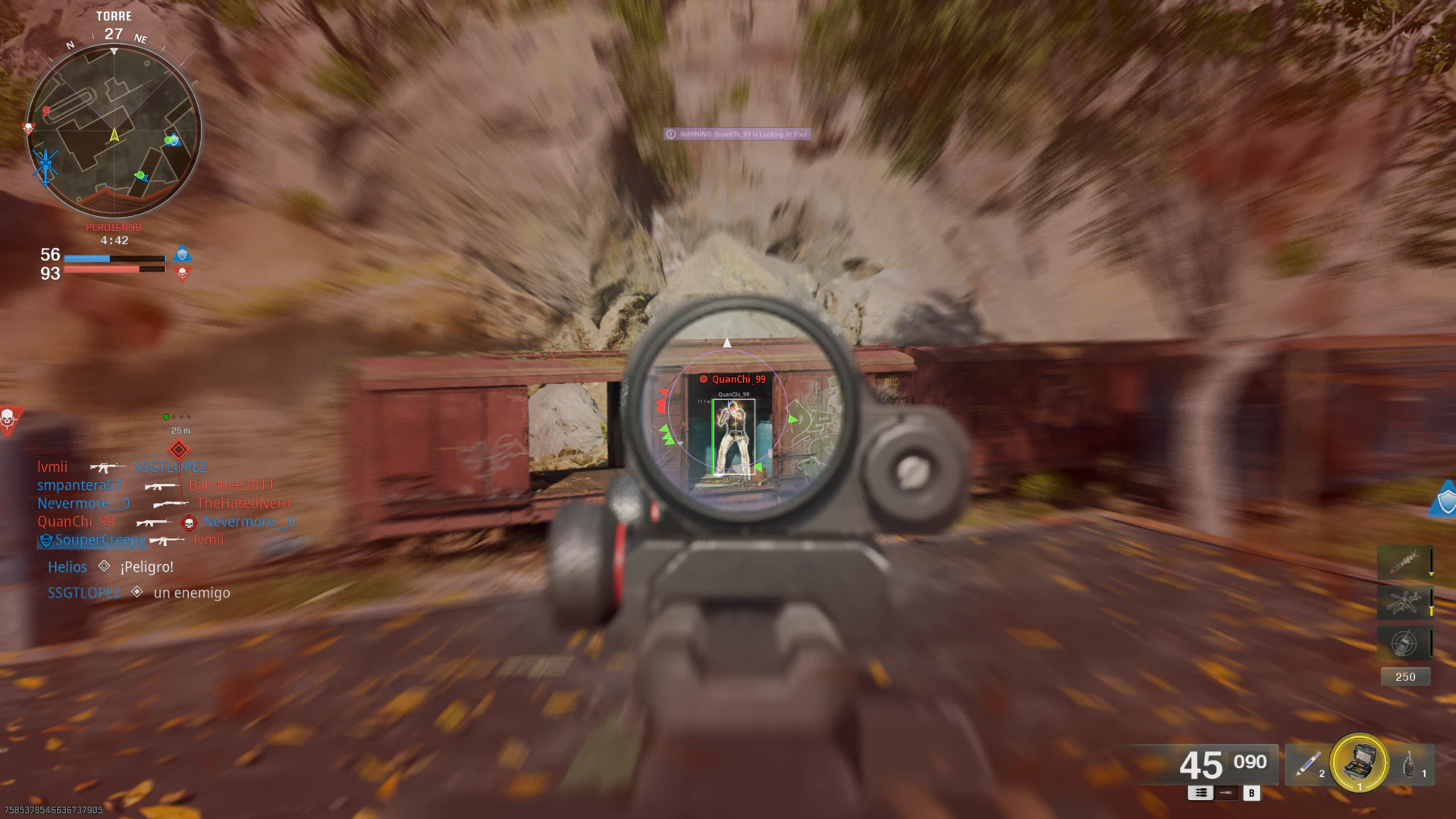Image resolution: width=1456 pixels, height=819 pixels.
Task: Click the minimap labeled TORRE
Action: pyautogui.click(x=114, y=125)
